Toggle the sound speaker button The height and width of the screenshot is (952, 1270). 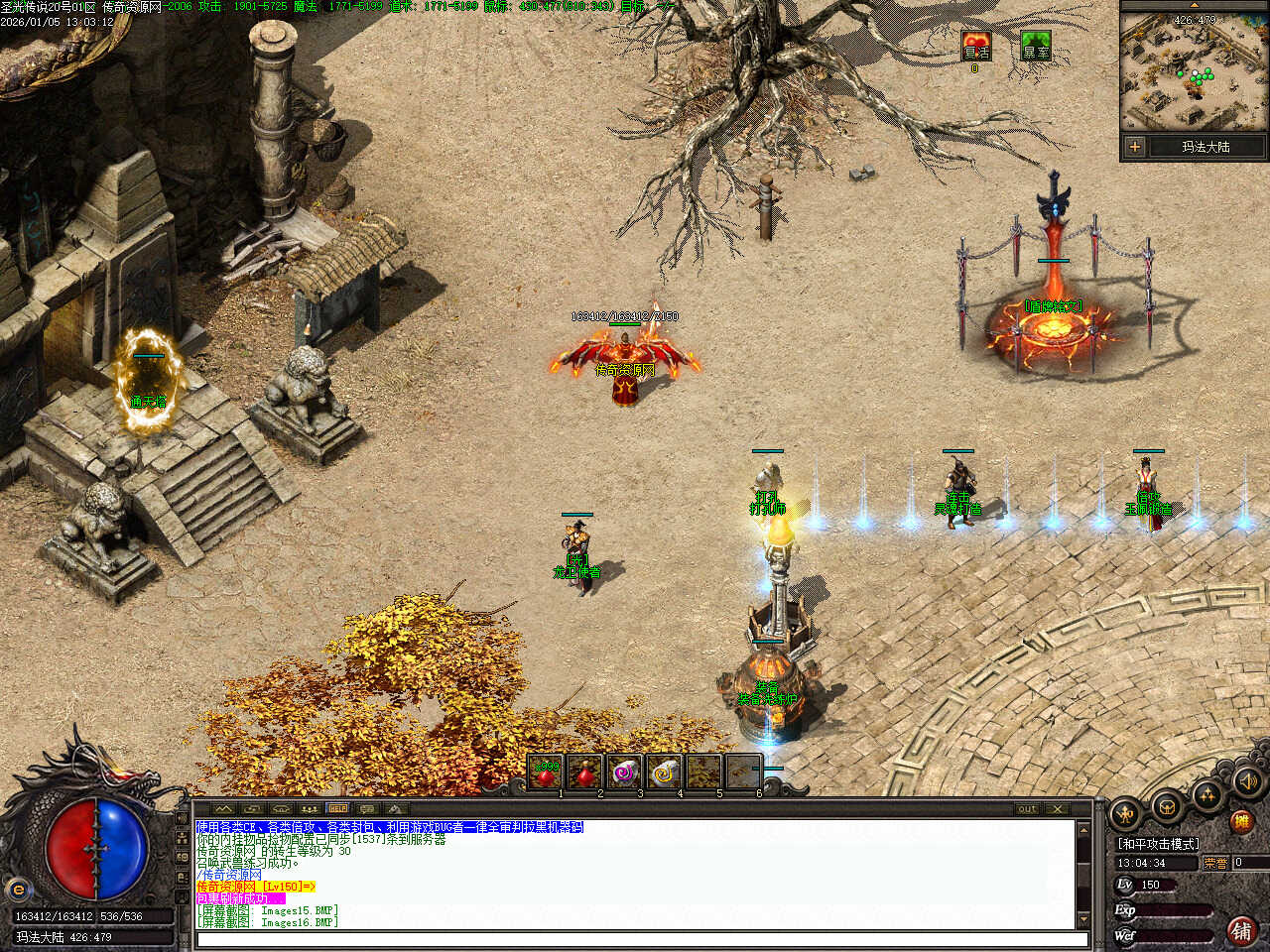pyautogui.click(x=1246, y=781)
